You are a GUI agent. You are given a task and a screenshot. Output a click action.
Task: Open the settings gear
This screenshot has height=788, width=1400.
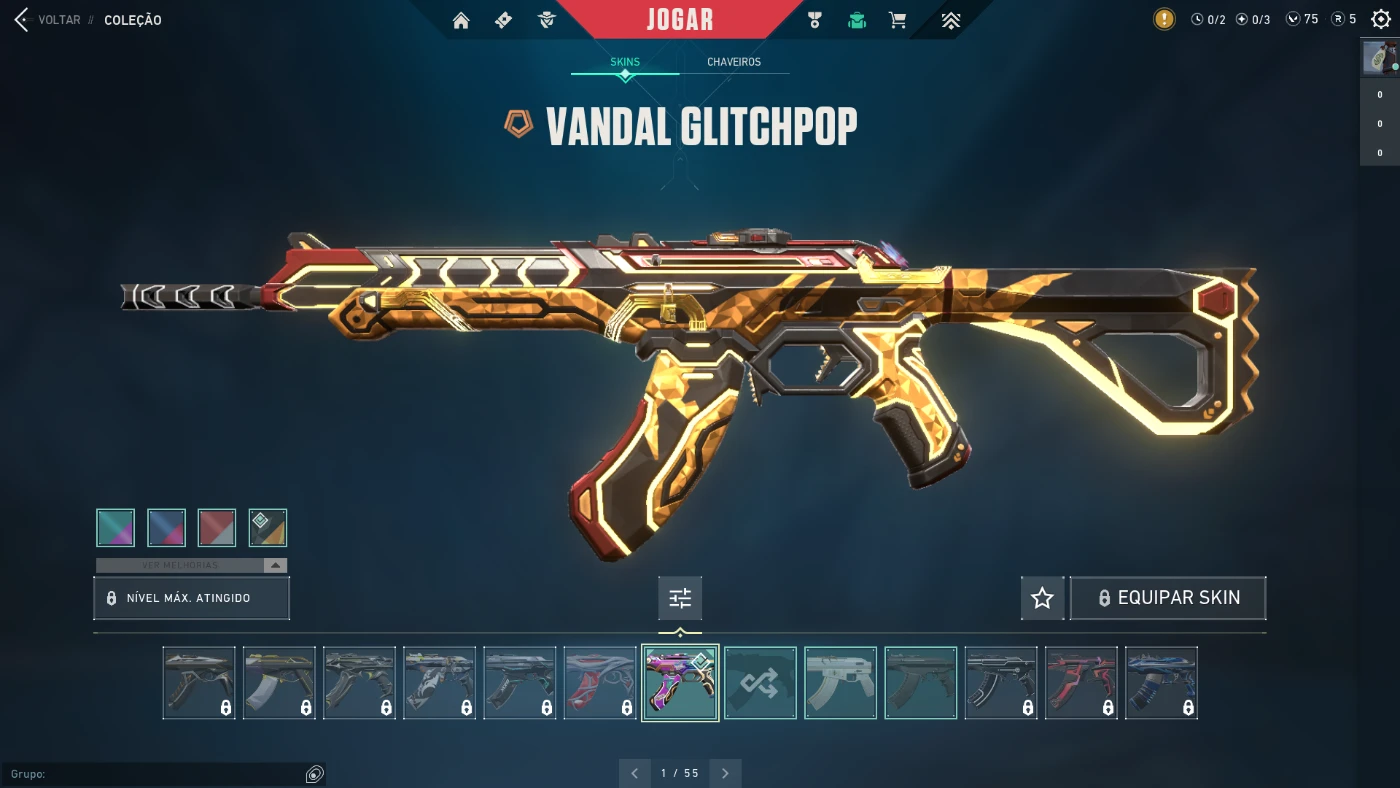1381,19
